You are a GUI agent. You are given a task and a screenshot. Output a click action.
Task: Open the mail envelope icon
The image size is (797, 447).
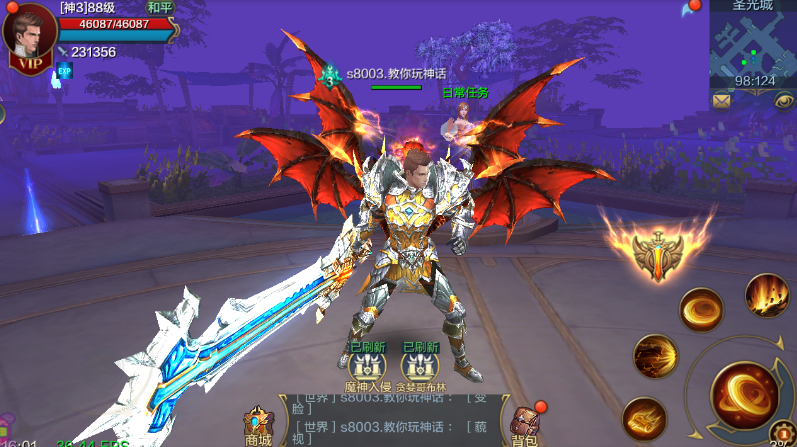point(721,100)
